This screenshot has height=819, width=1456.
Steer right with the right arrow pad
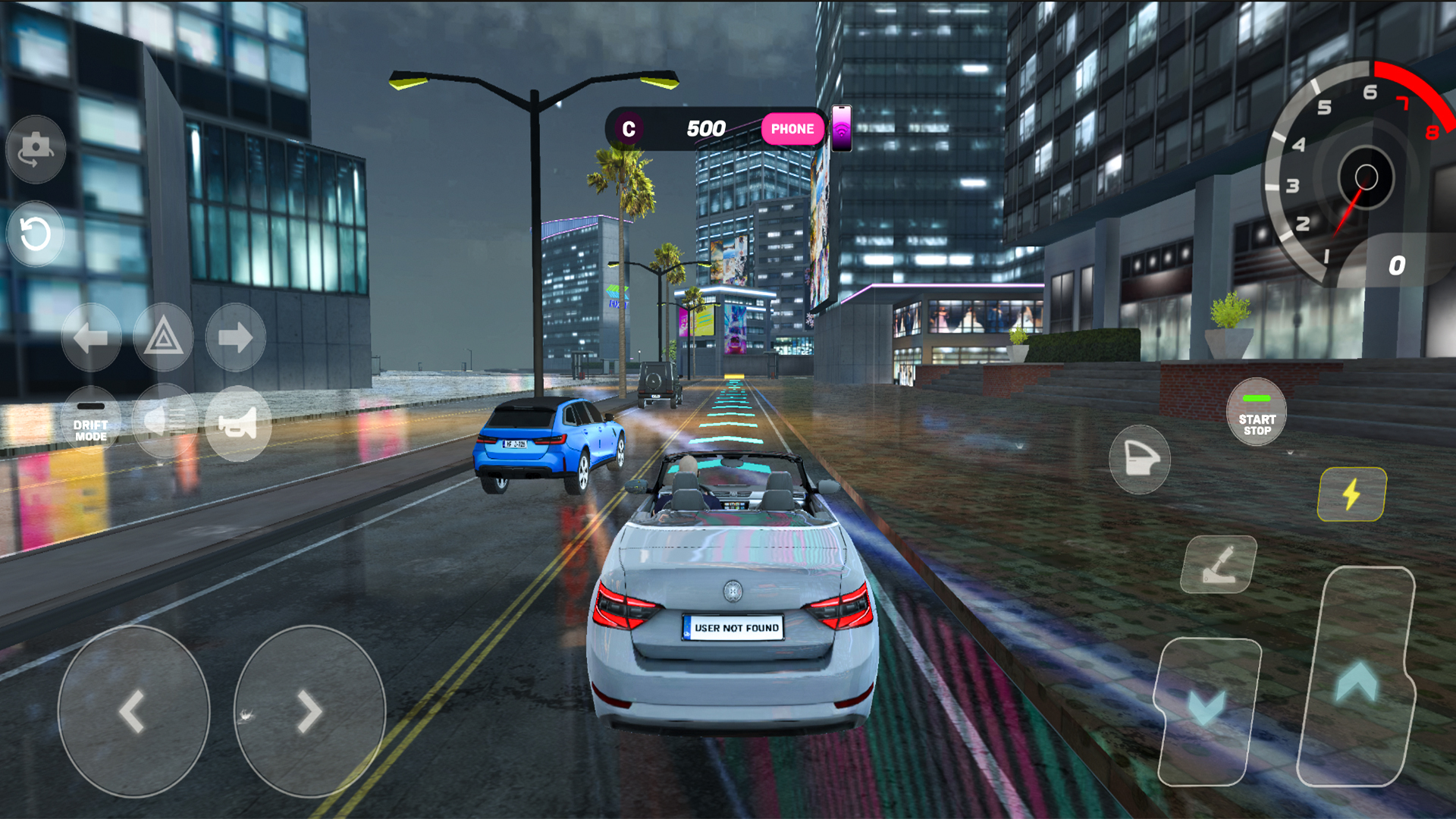(x=309, y=711)
